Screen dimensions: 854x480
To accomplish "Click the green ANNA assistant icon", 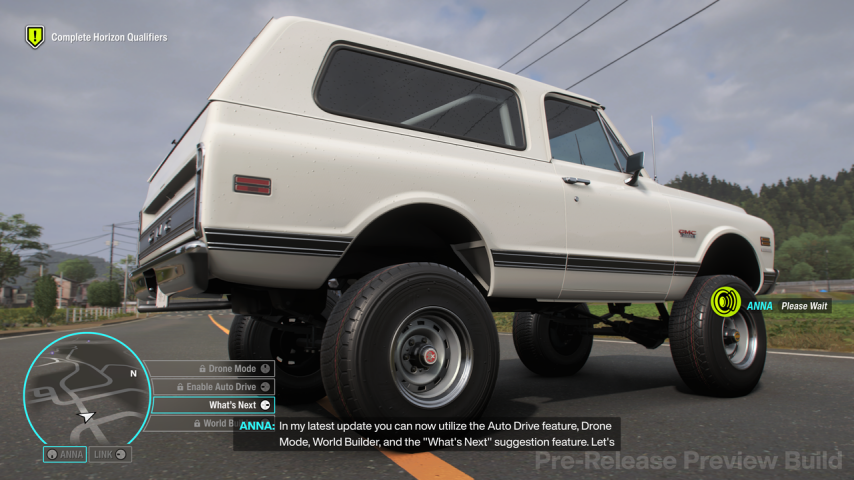I will pyautogui.click(x=725, y=301).
